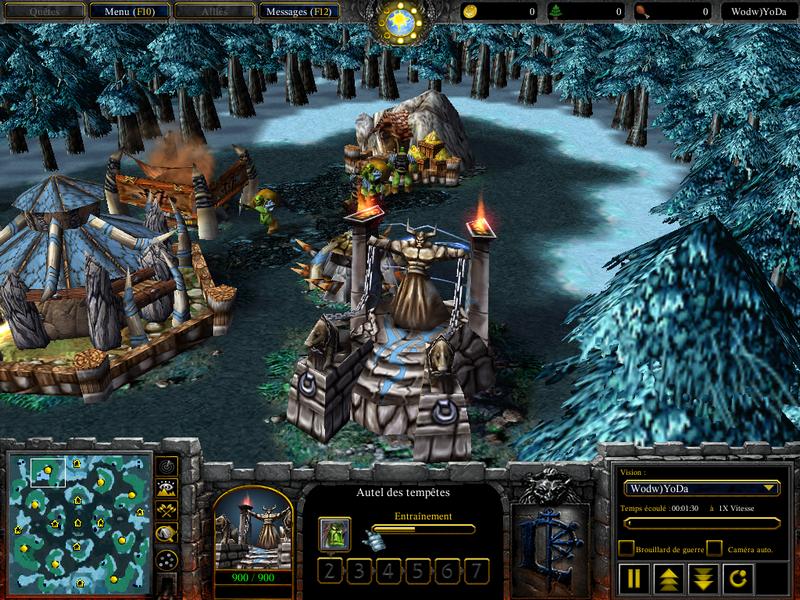Click the day/night clock indicator

[x=400, y=20]
